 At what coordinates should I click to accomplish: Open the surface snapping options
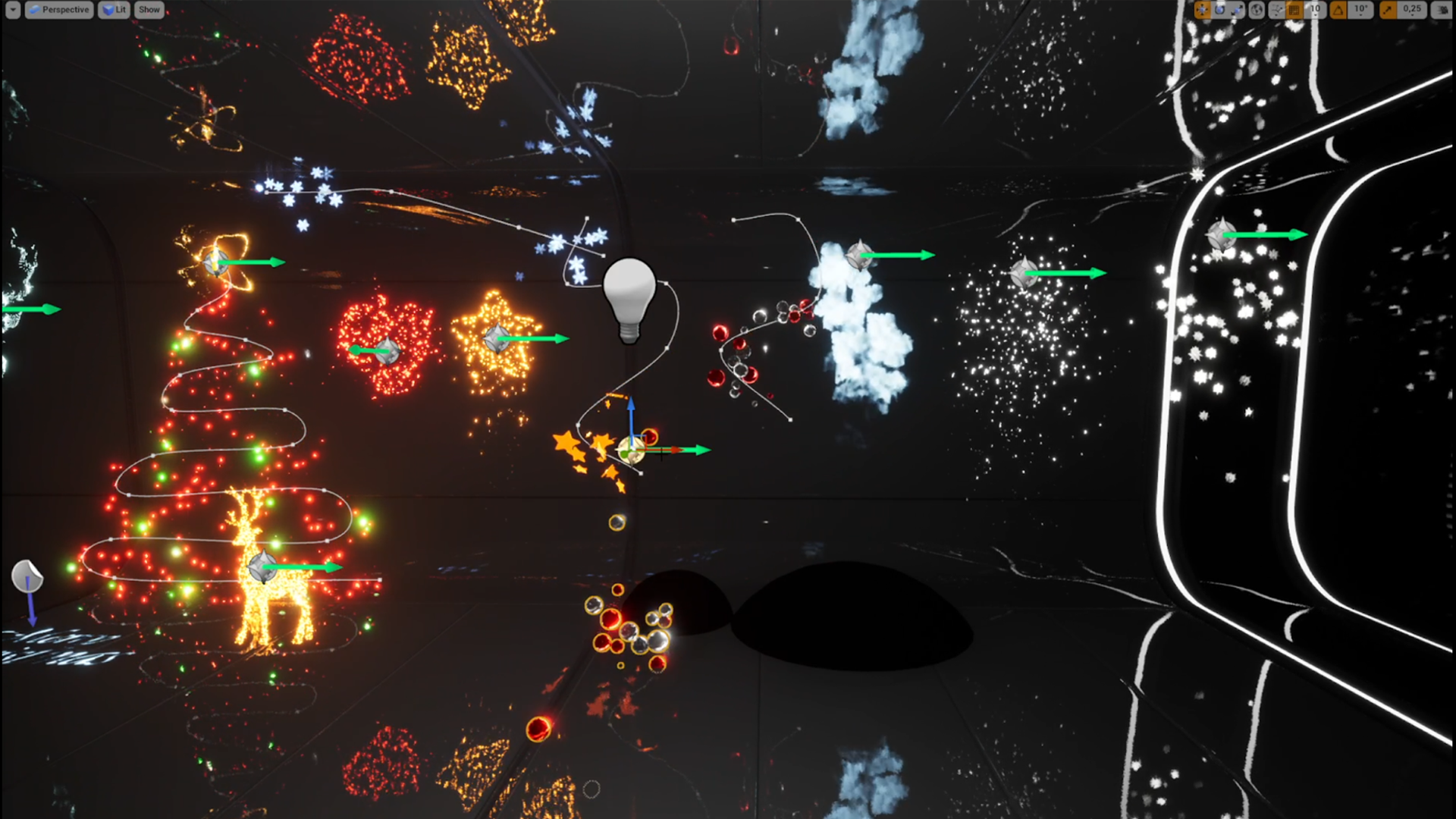1277,10
